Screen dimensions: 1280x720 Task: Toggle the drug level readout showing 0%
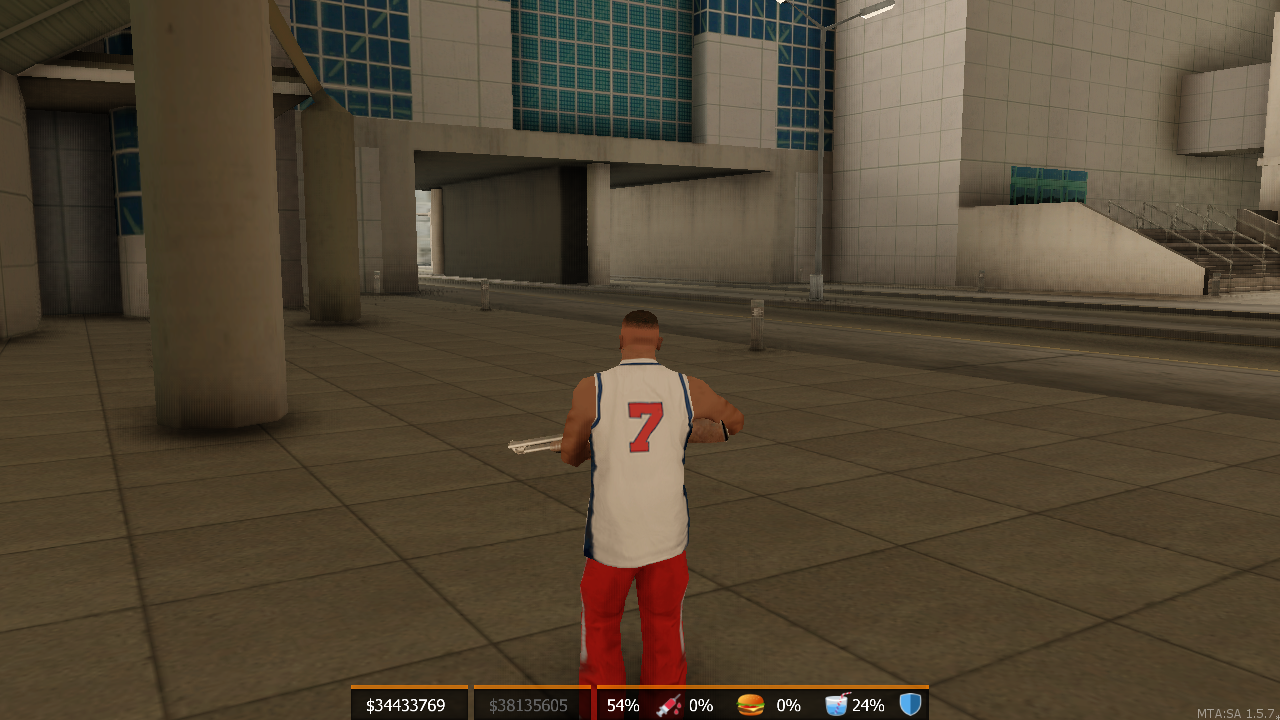click(x=699, y=705)
